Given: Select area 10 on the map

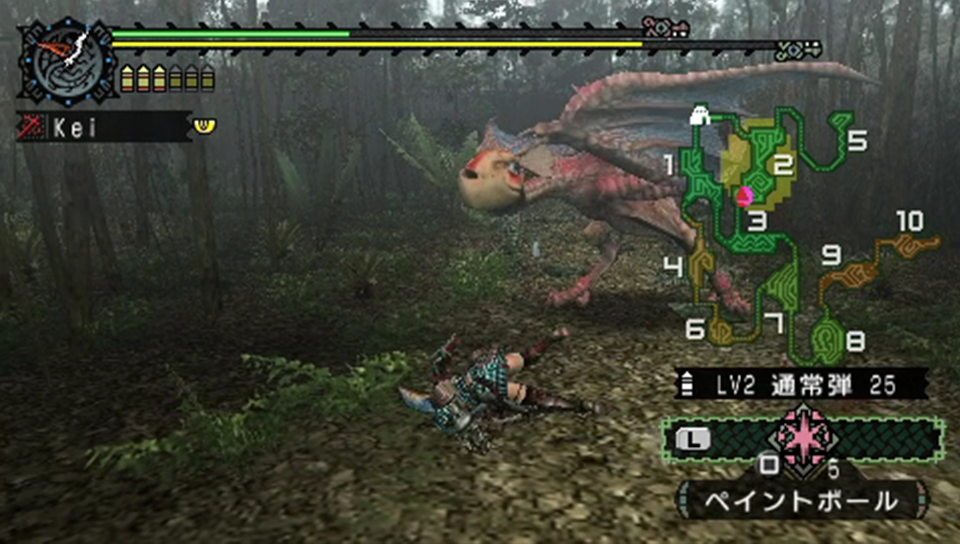Looking at the screenshot, I should pos(911,243).
